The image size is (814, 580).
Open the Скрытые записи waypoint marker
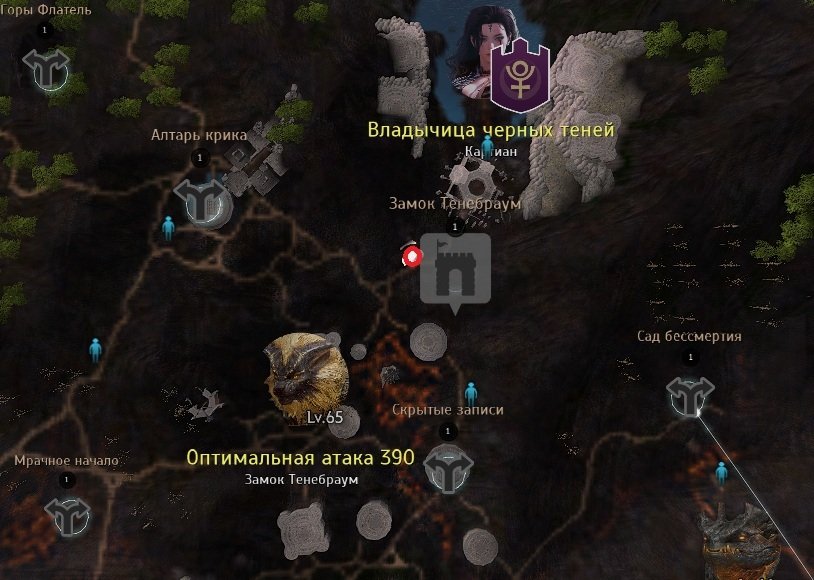tap(447, 468)
